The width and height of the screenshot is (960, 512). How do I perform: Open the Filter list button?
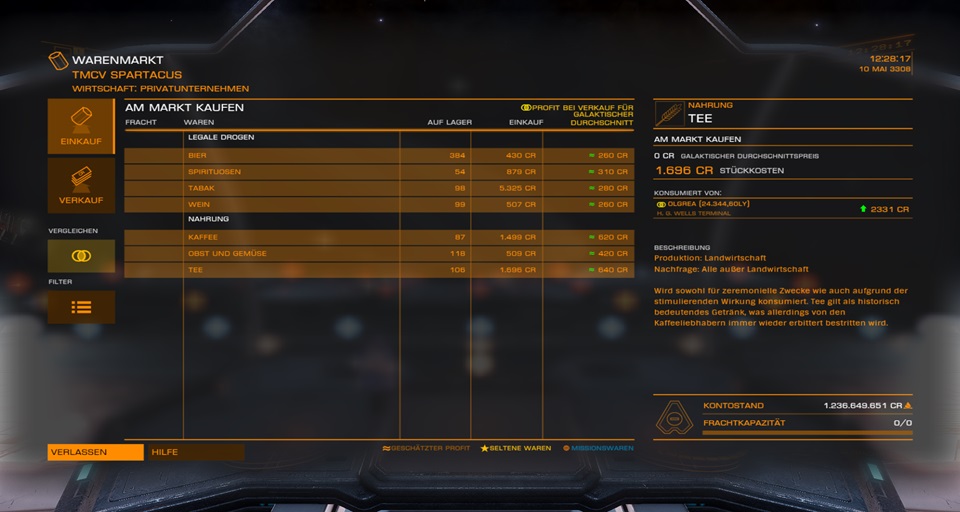81,307
